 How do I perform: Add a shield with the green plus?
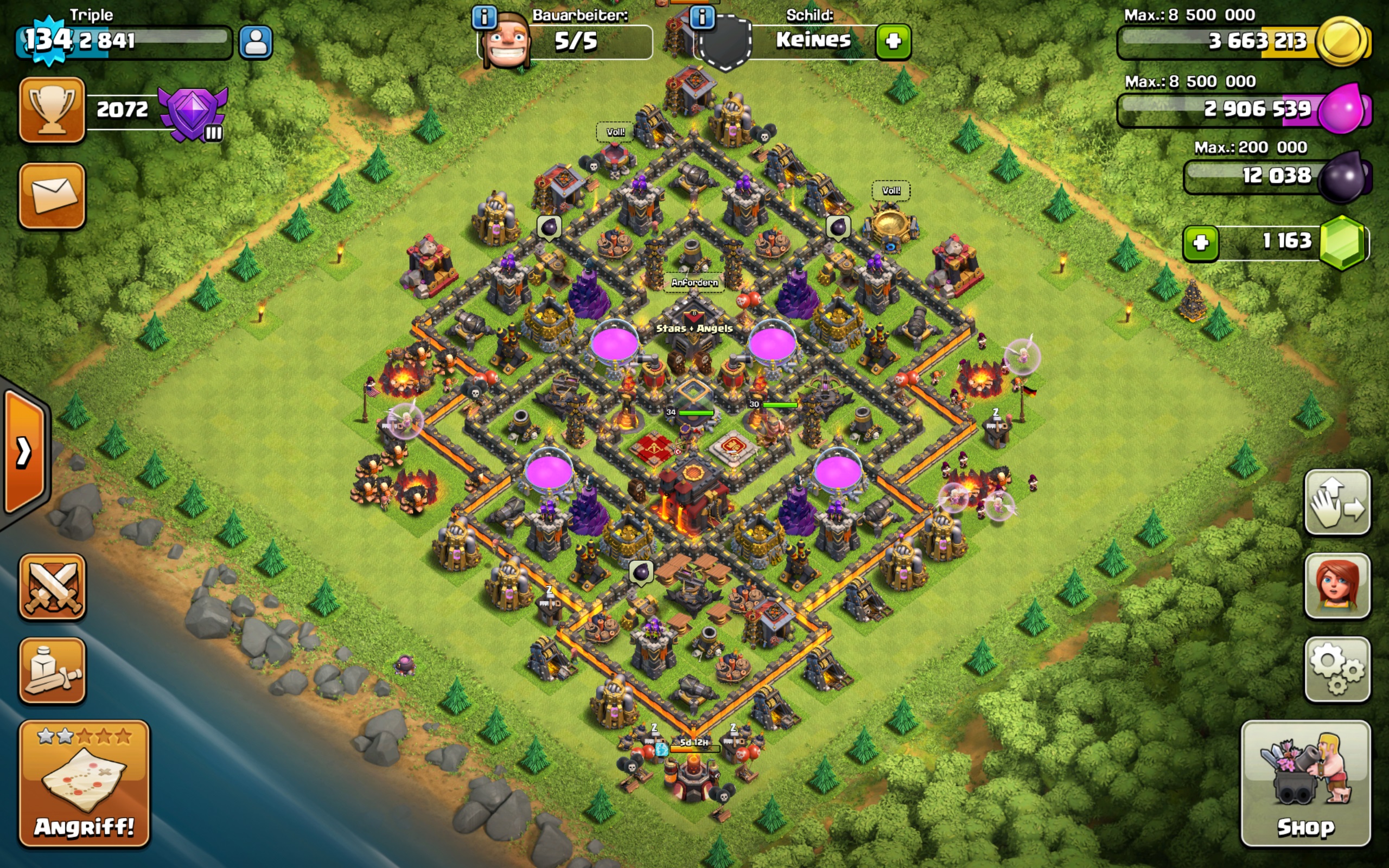pyautogui.click(x=893, y=41)
